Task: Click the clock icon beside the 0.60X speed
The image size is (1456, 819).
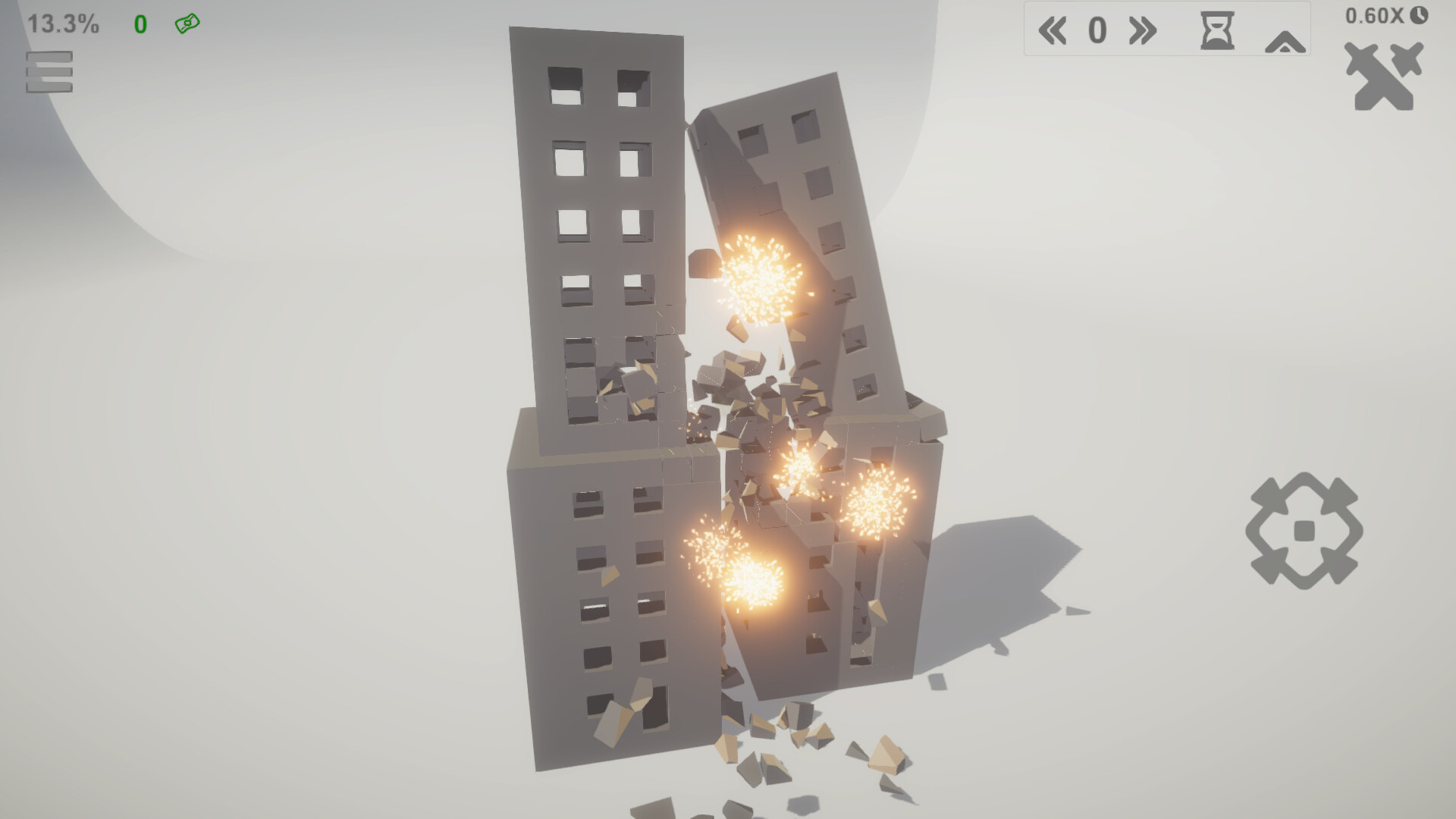Action: (x=1417, y=17)
